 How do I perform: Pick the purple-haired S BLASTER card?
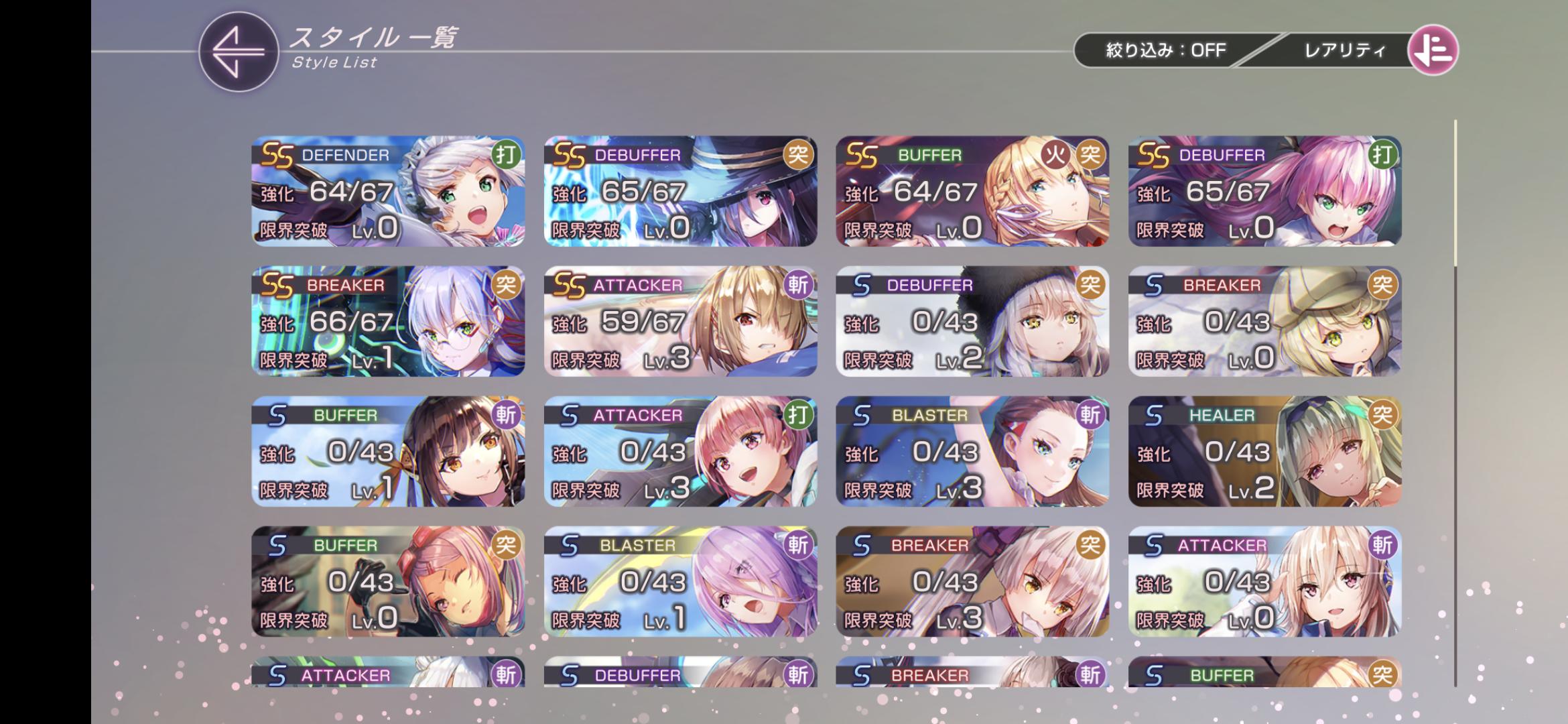(680, 581)
